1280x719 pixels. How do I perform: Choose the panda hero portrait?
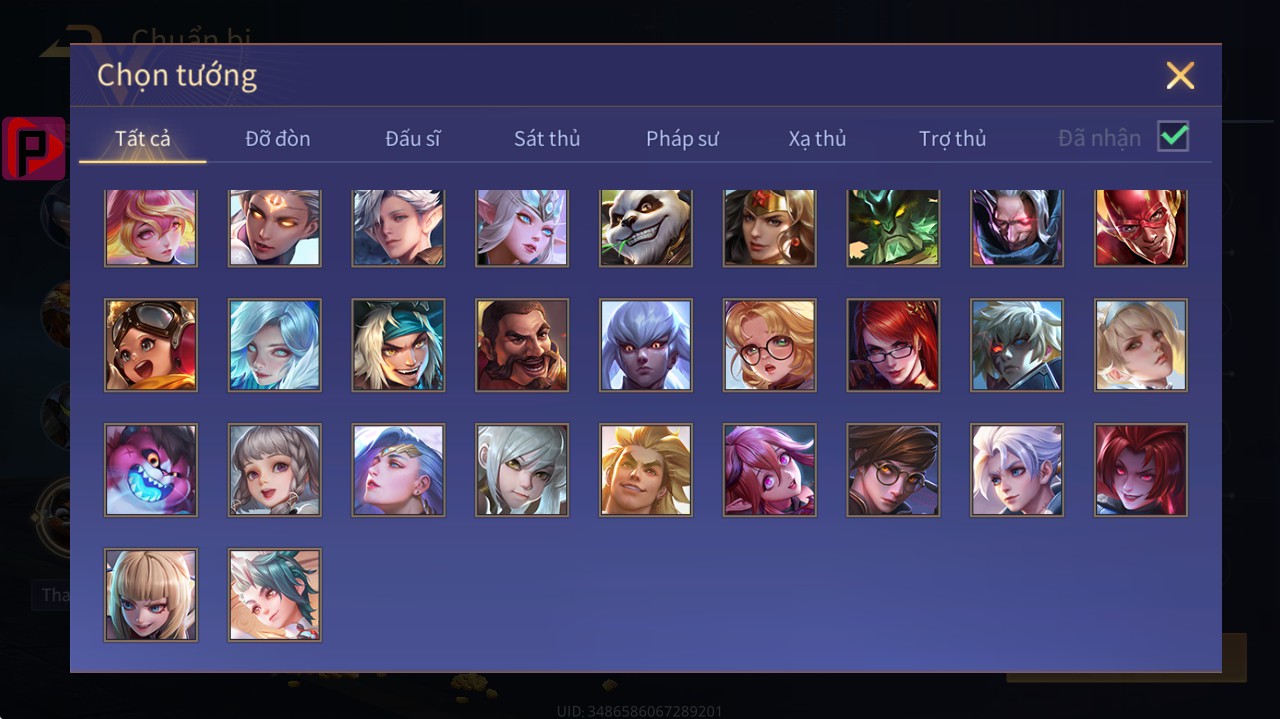click(x=646, y=228)
